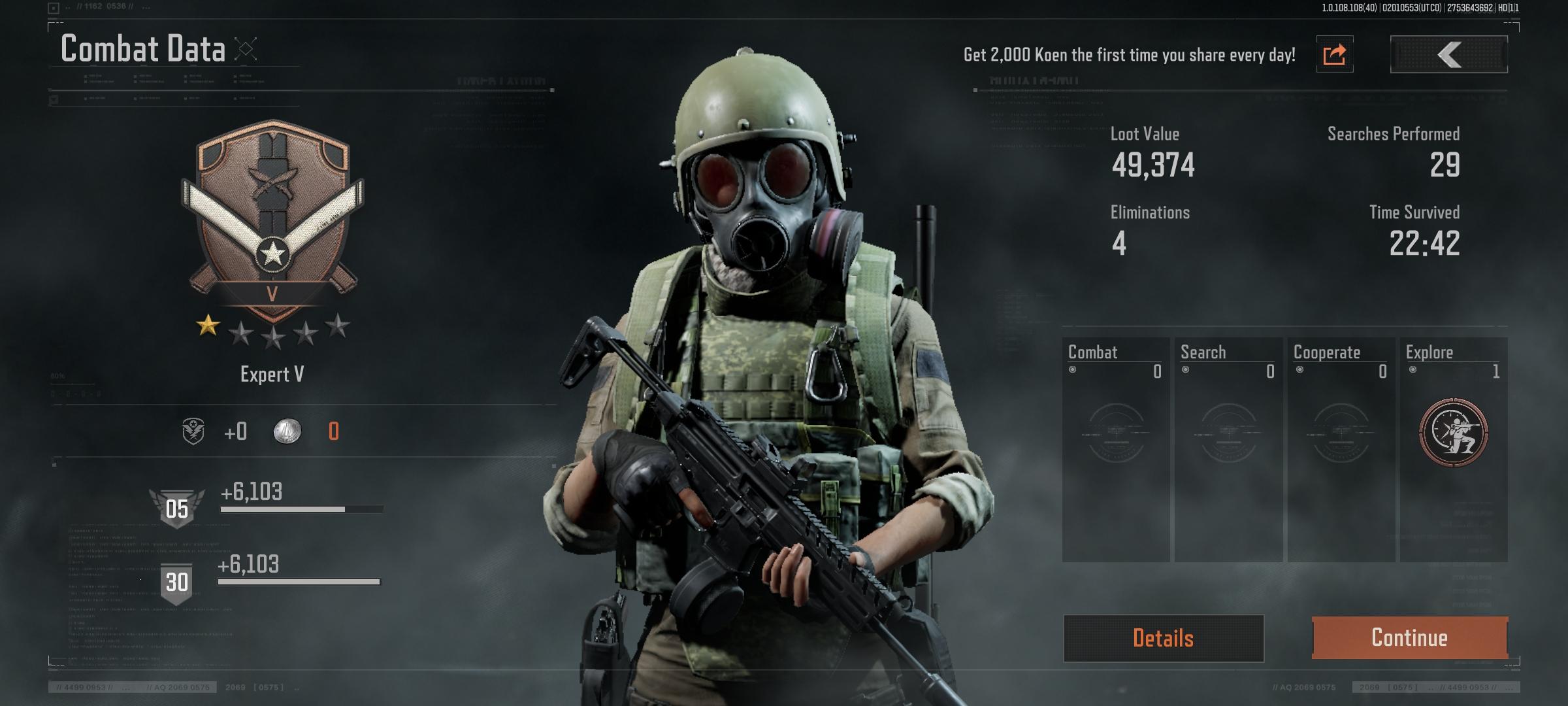
Task: Share results using the share icon
Action: coord(1334,54)
